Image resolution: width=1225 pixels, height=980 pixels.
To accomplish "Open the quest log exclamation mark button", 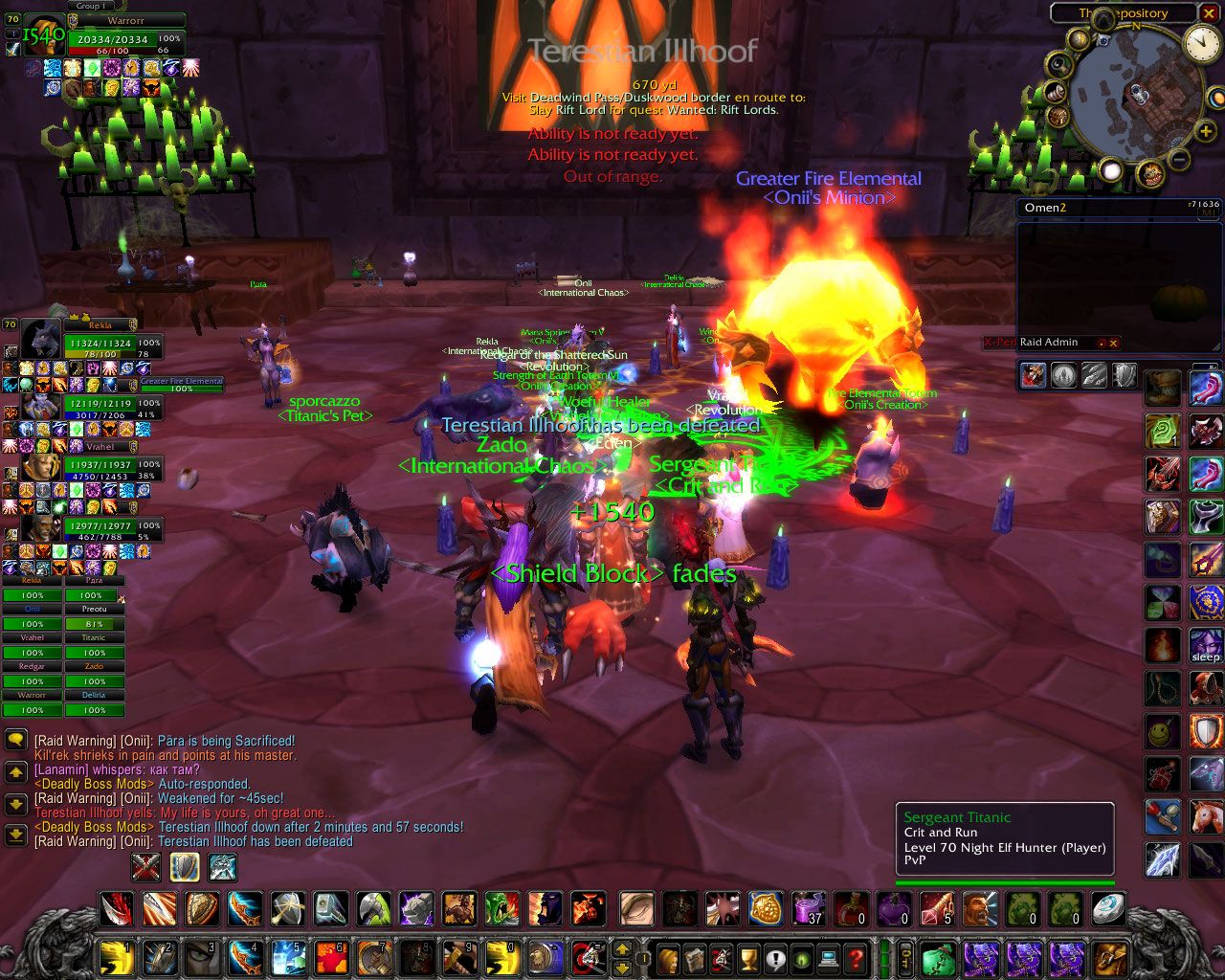I will tap(775, 956).
